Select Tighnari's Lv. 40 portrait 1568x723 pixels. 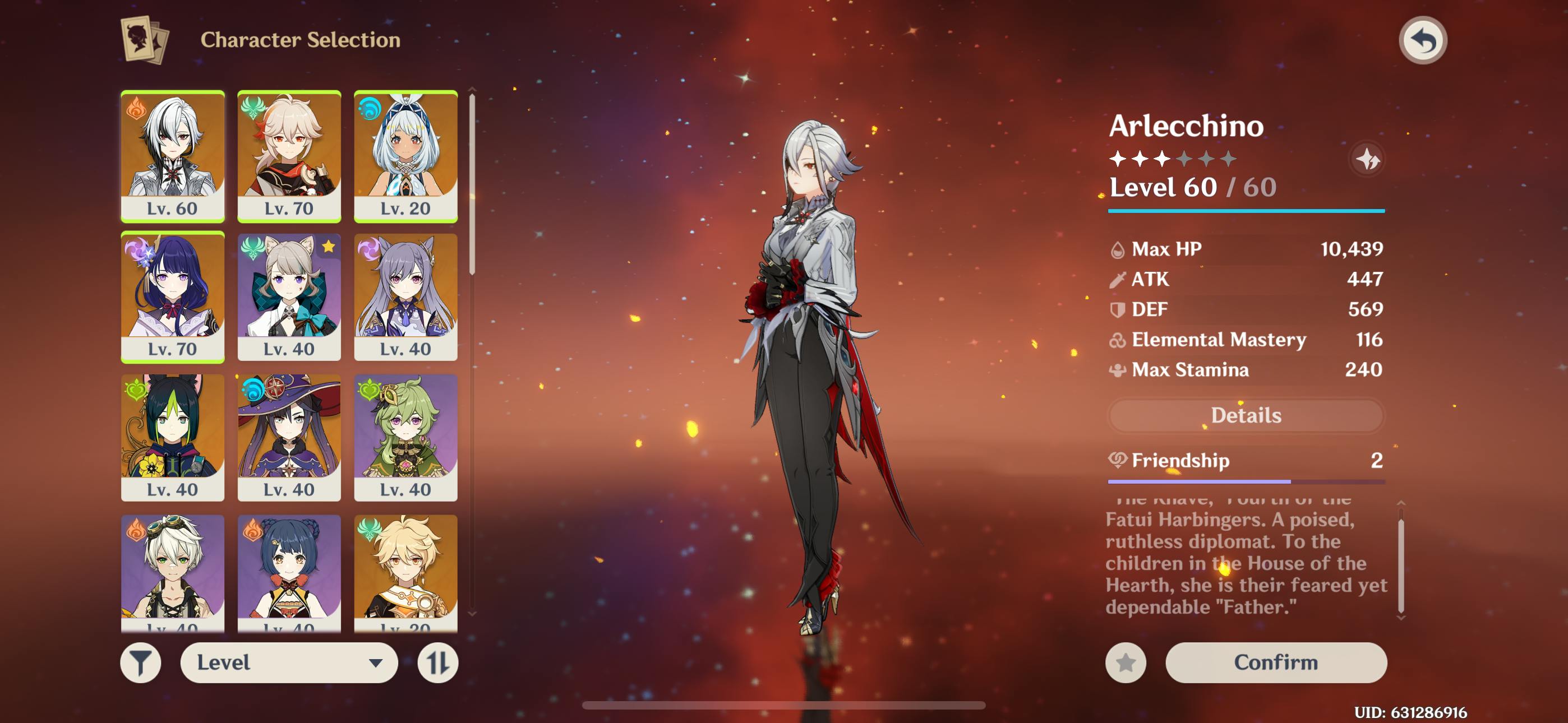173,437
